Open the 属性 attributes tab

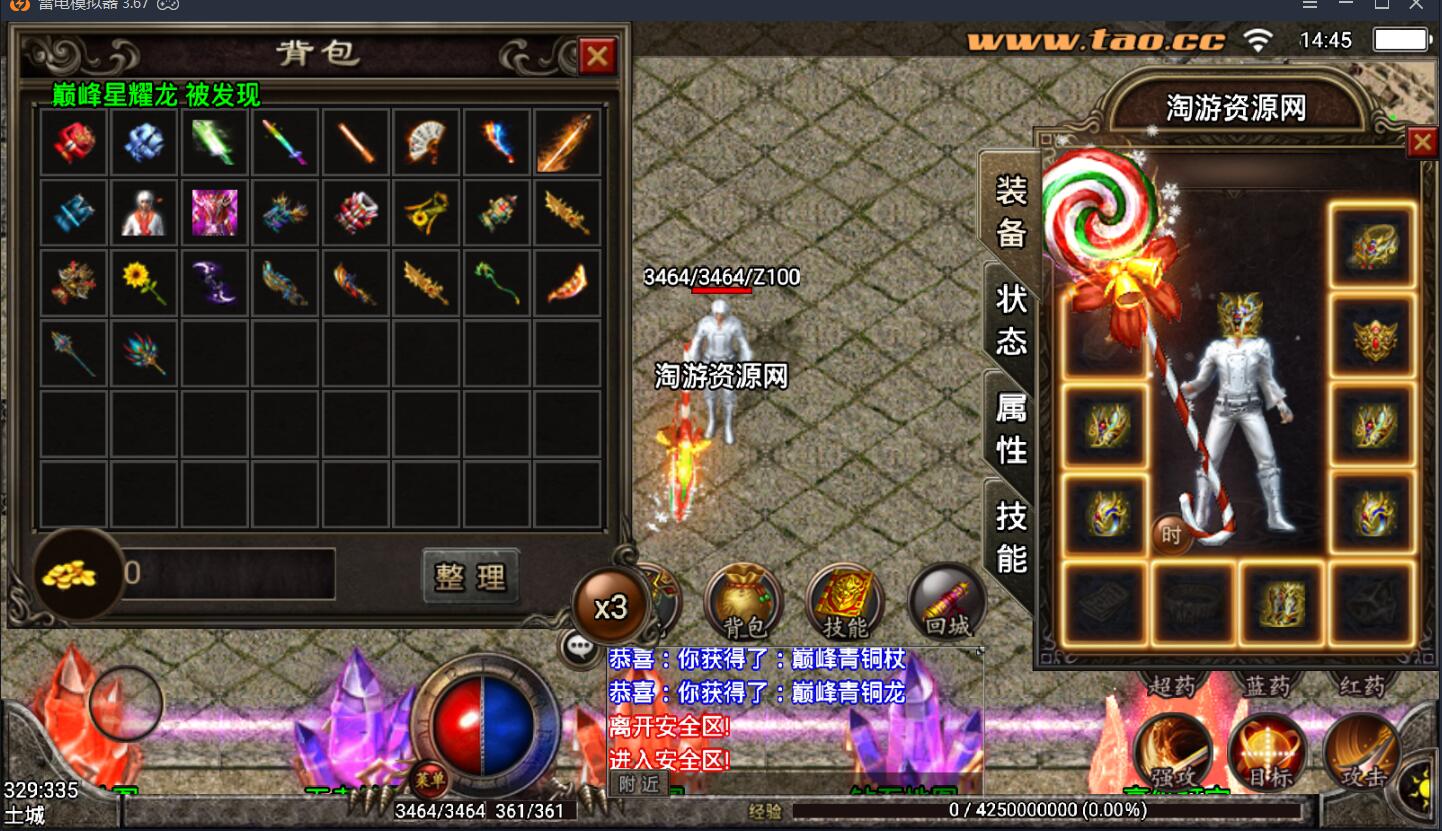pos(1011,428)
